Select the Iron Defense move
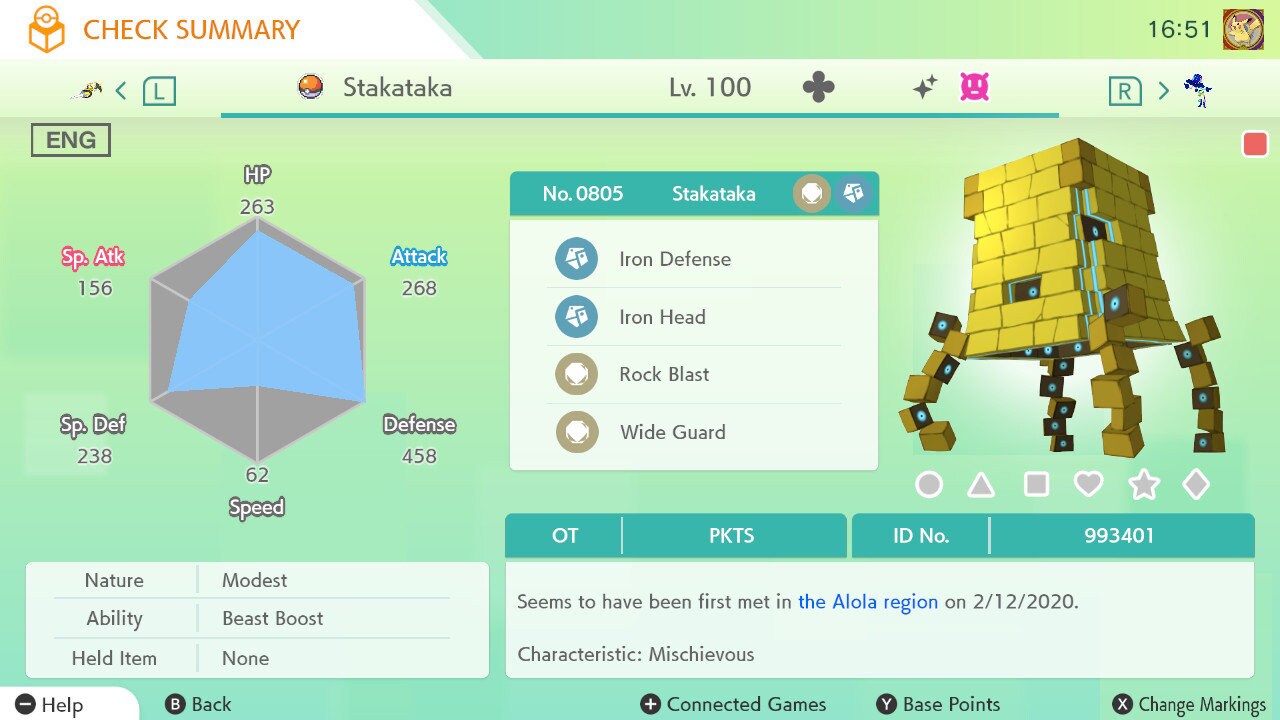 (x=675, y=259)
